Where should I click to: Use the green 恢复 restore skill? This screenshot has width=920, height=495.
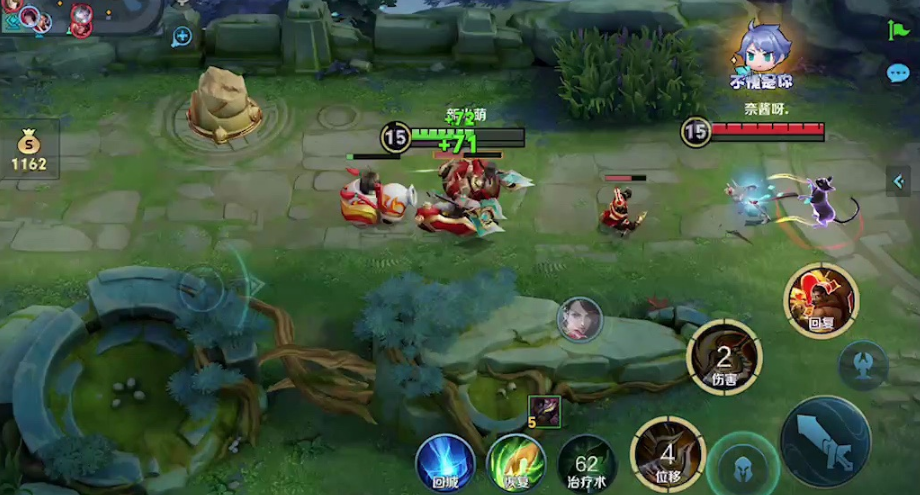point(516,463)
